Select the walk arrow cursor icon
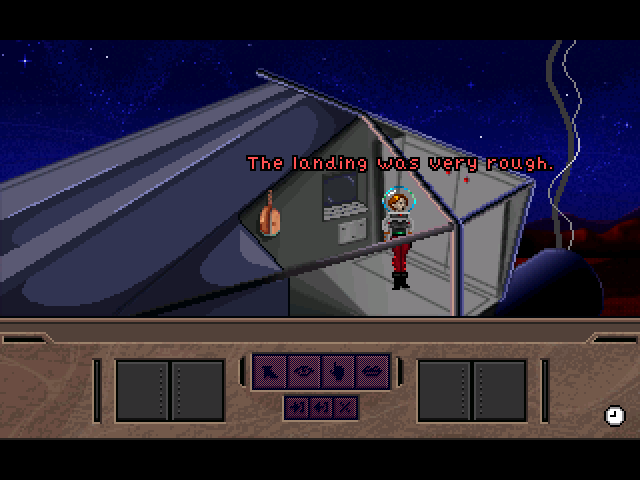640x480 pixels. click(x=270, y=371)
